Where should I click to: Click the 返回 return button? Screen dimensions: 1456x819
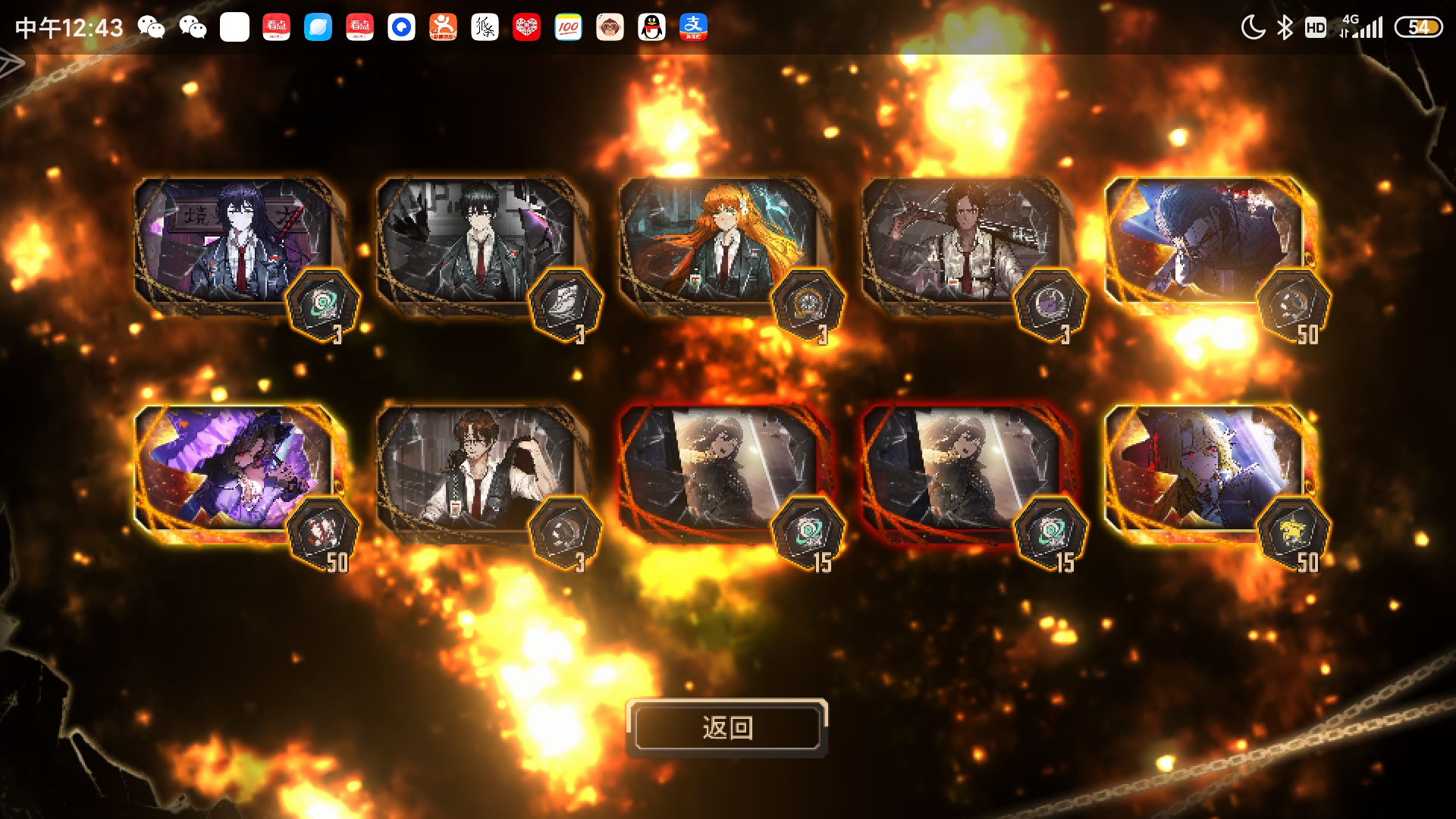[726, 728]
